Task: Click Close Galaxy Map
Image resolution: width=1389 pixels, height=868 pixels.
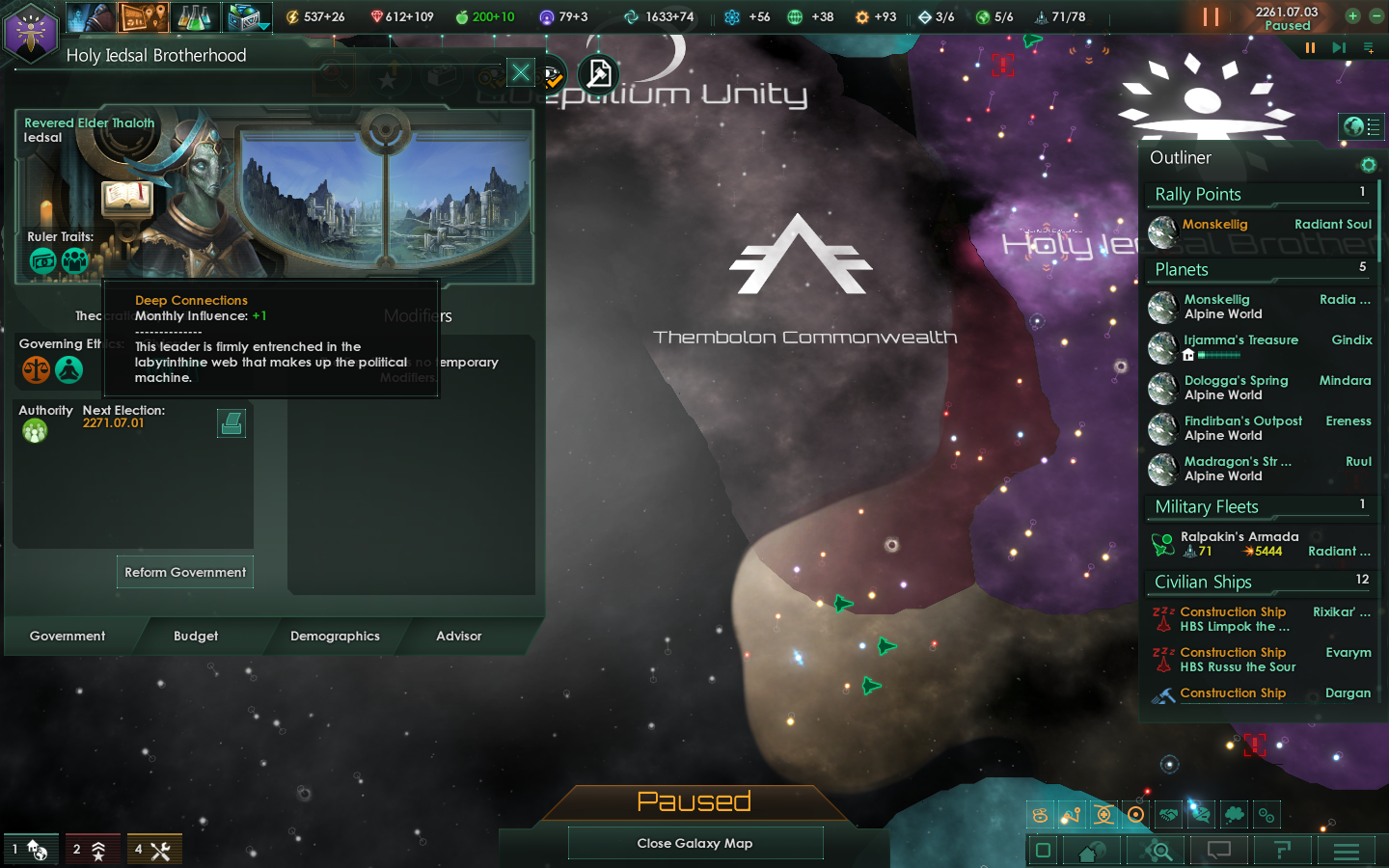Action: tap(694, 843)
